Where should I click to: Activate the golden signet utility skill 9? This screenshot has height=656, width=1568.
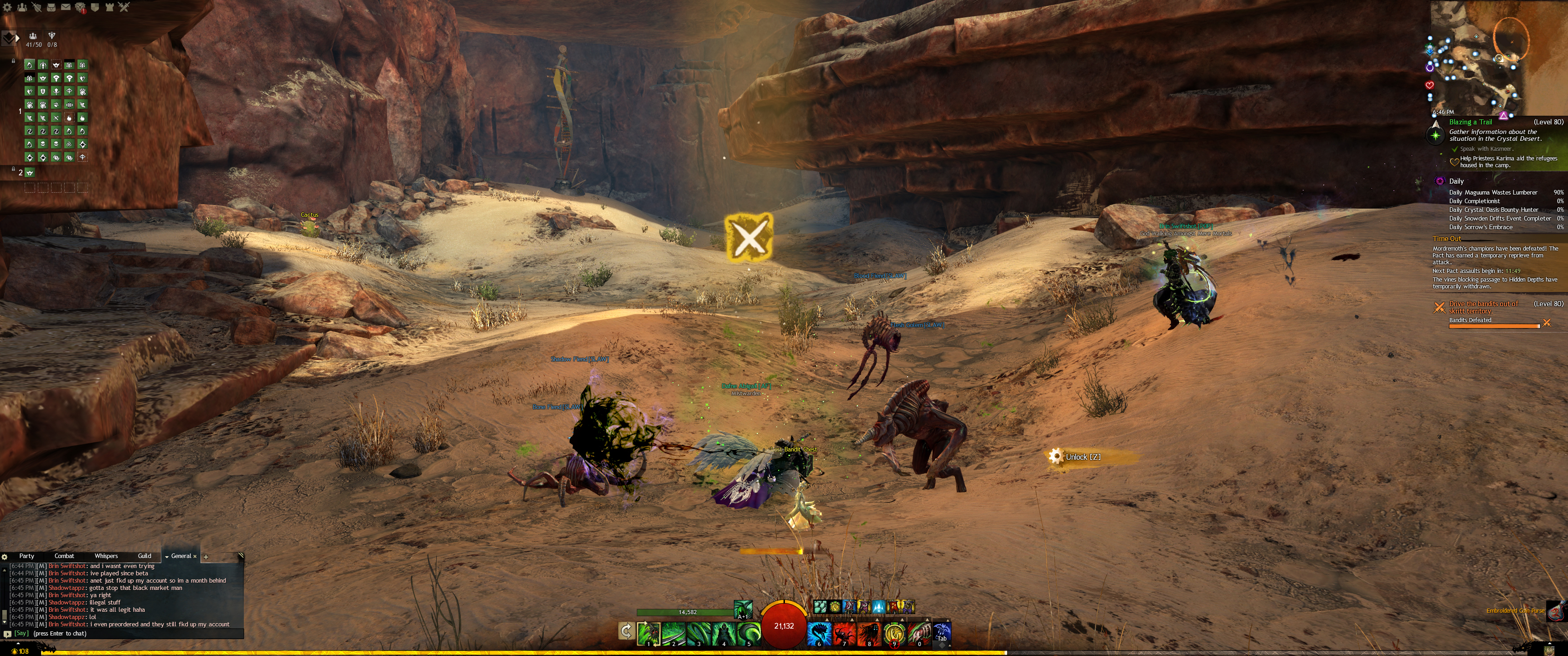[x=893, y=634]
